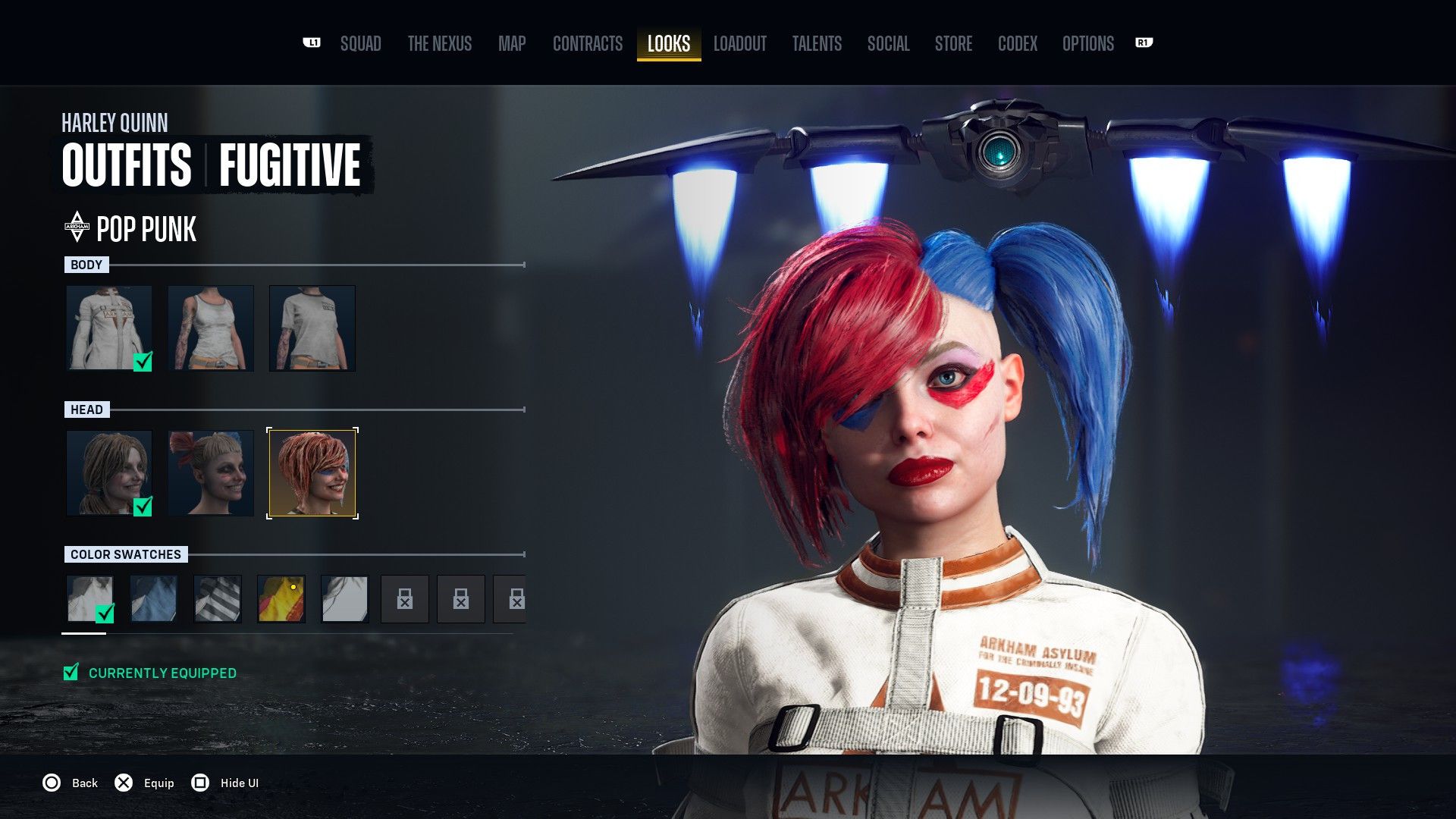Pick the red and yellow color swatch
The width and height of the screenshot is (1456, 819).
tap(281, 598)
